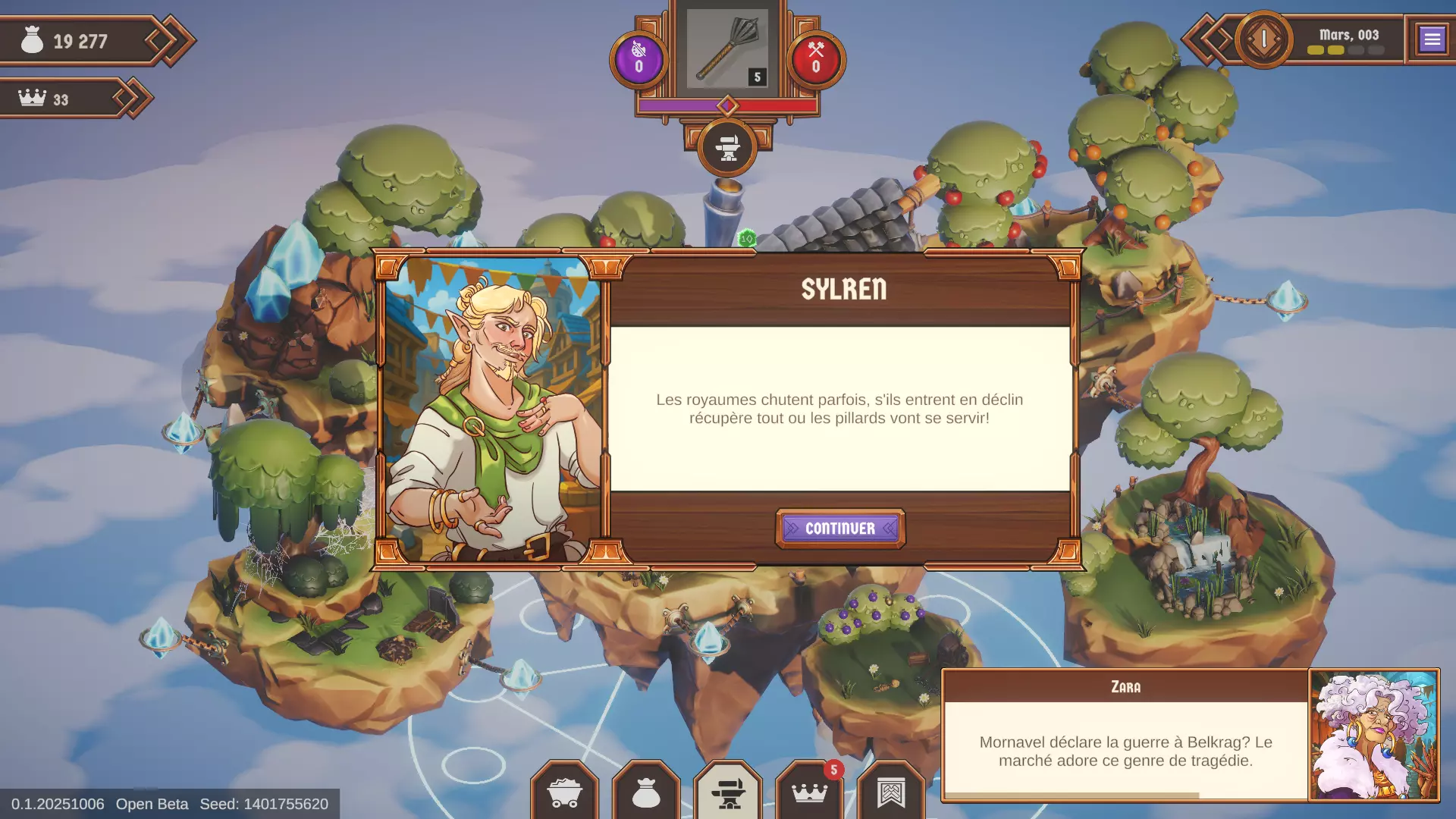This screenshot has width=1456, height=819.
Task: Continue Sylren's dialogue
Action: coord(839,529)
